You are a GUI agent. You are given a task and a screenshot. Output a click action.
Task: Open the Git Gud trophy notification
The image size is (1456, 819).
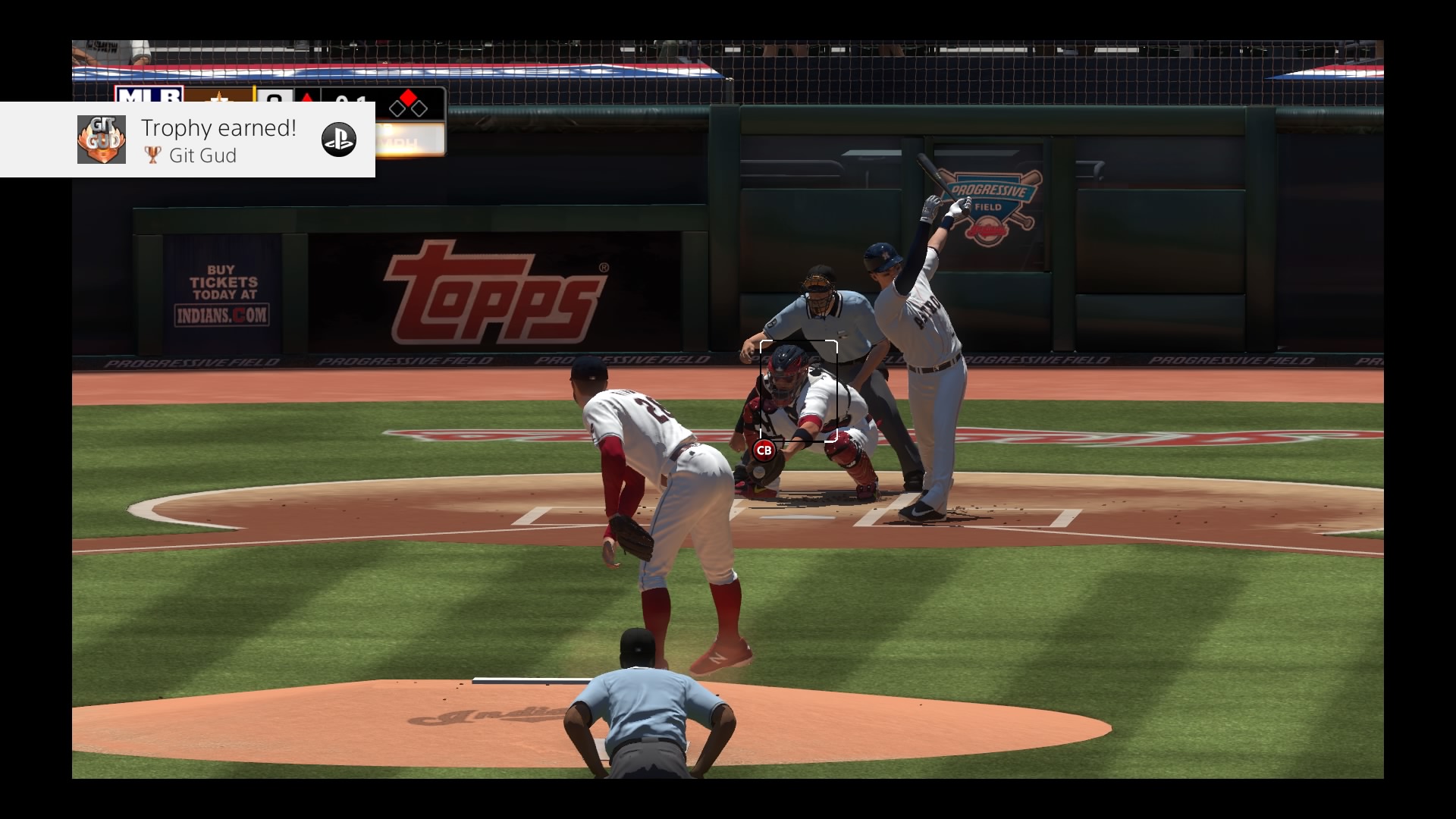coord(218,140)
